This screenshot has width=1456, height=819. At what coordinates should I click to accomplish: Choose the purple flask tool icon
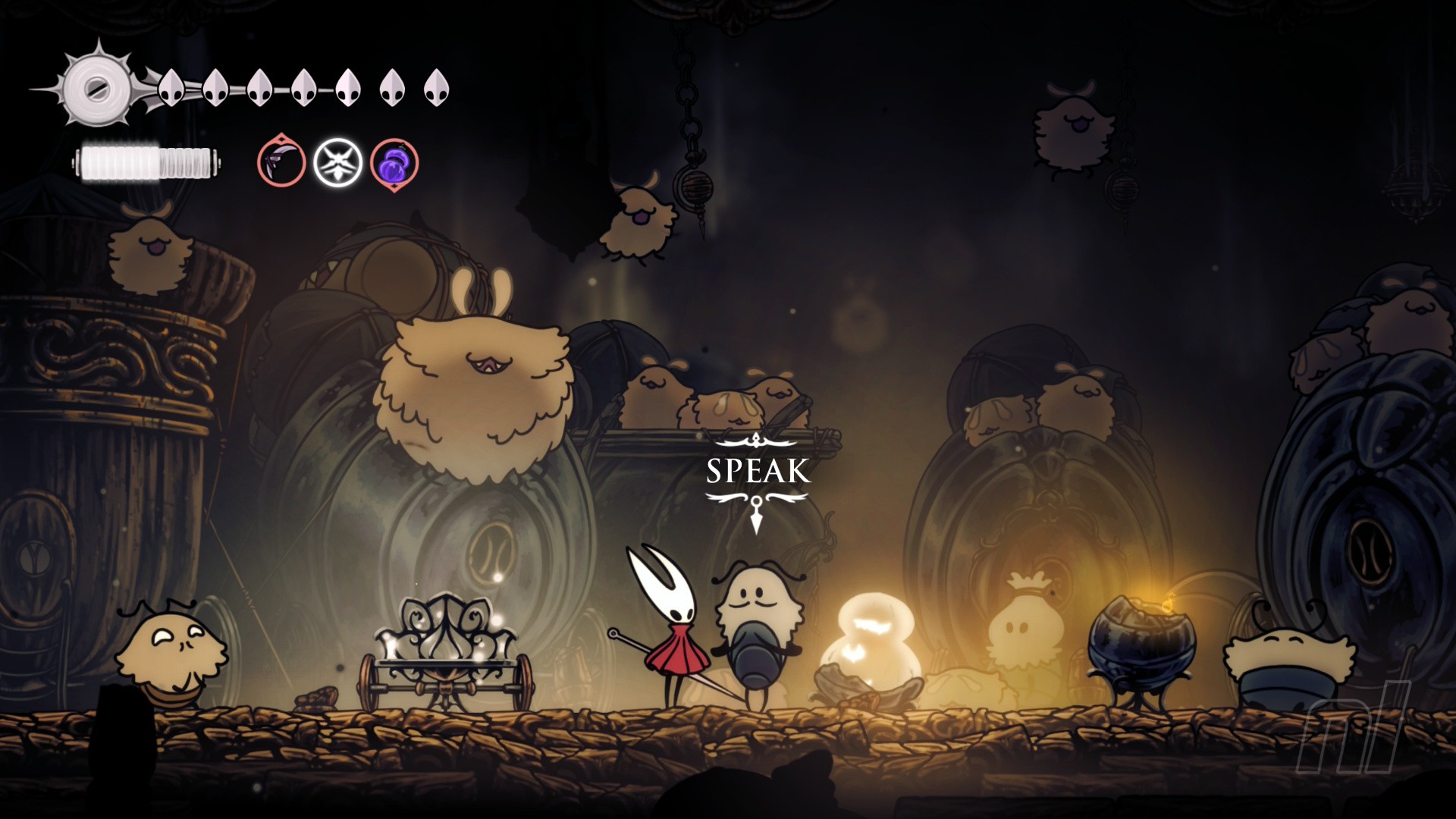pyautogui.click(x=394, y=164)
